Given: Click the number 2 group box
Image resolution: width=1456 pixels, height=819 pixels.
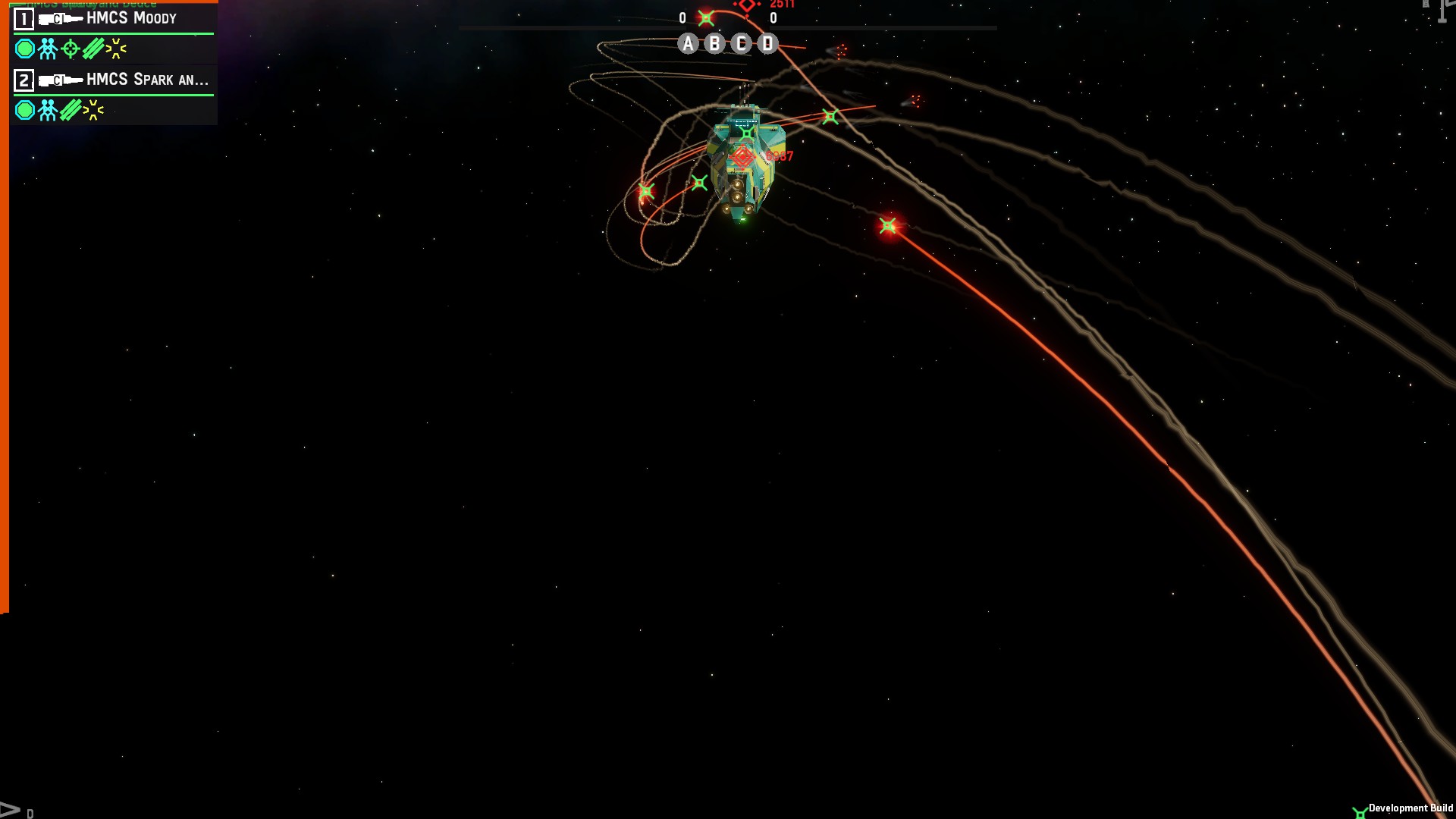Looking at the screenshot, I should 24,80.
